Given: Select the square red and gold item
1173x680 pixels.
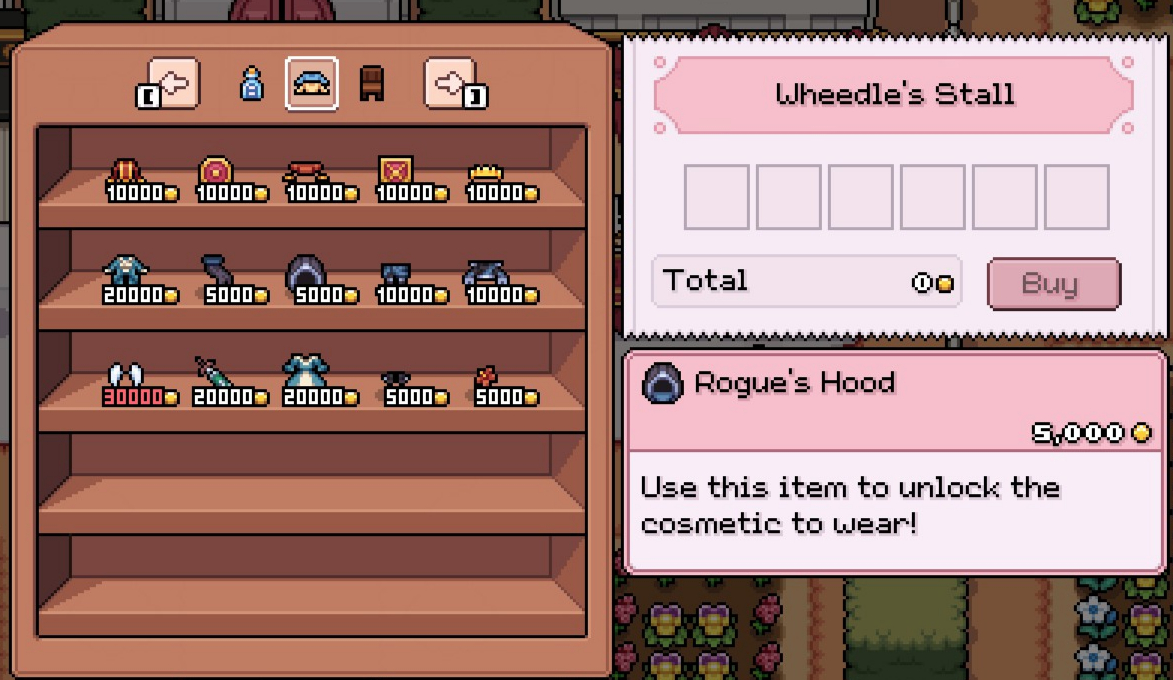Looking at the screenshot, I should 396,171.
